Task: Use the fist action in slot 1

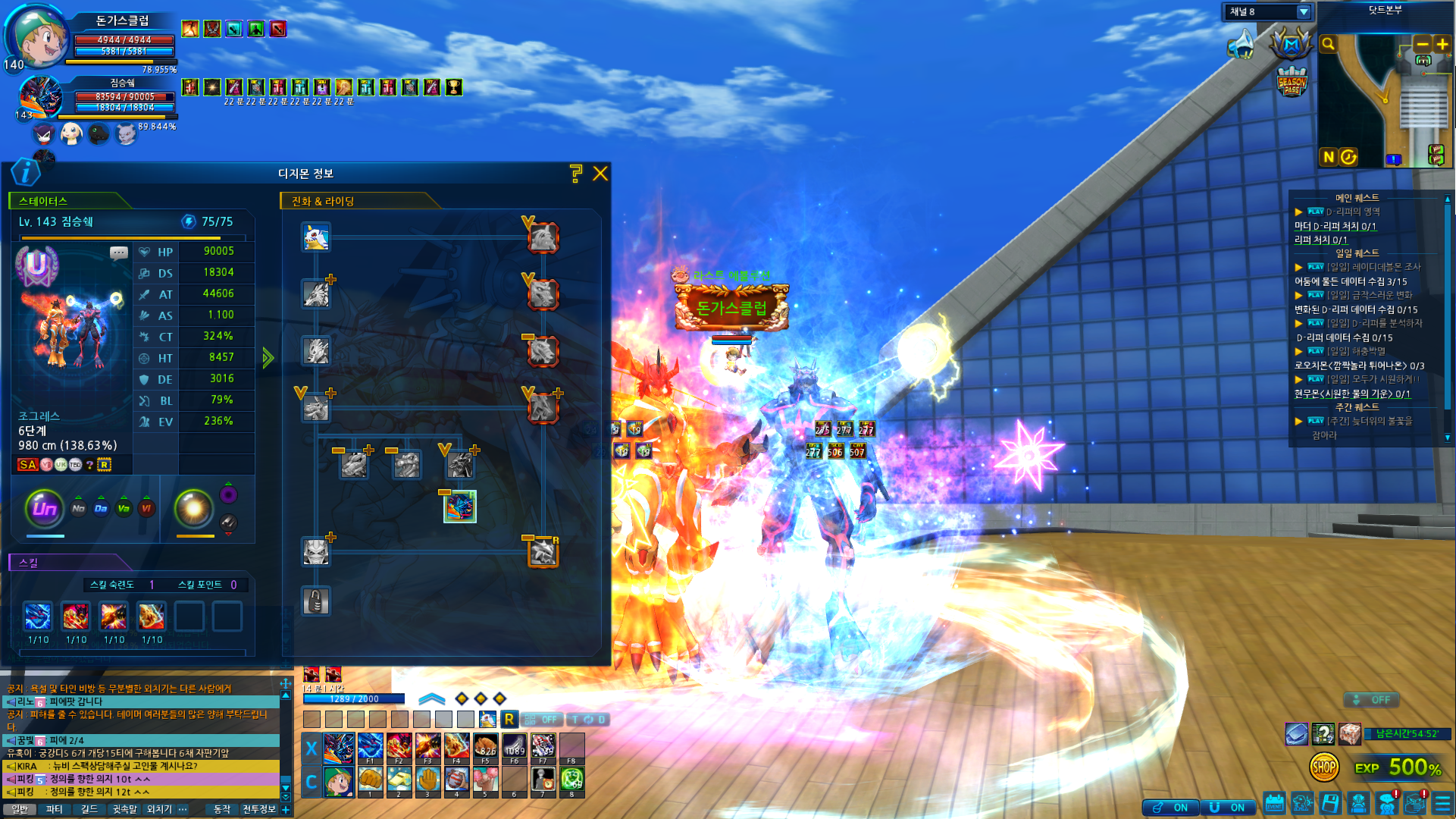Action: (x=370, y=780)
